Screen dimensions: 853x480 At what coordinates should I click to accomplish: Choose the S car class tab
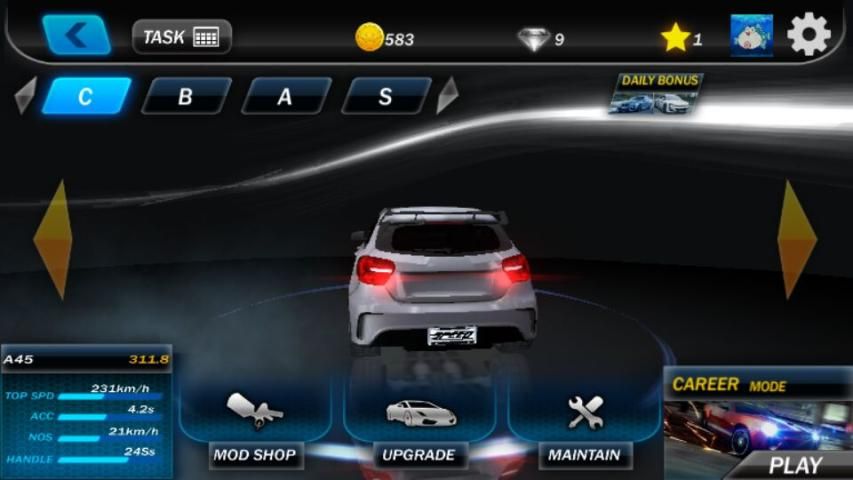pyautogui.click(x=385, y=96)
